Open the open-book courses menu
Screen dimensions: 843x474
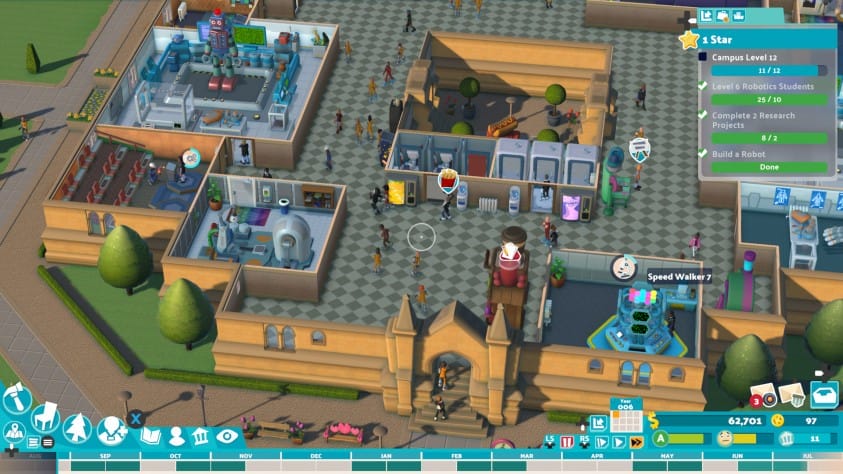[150, 436]
